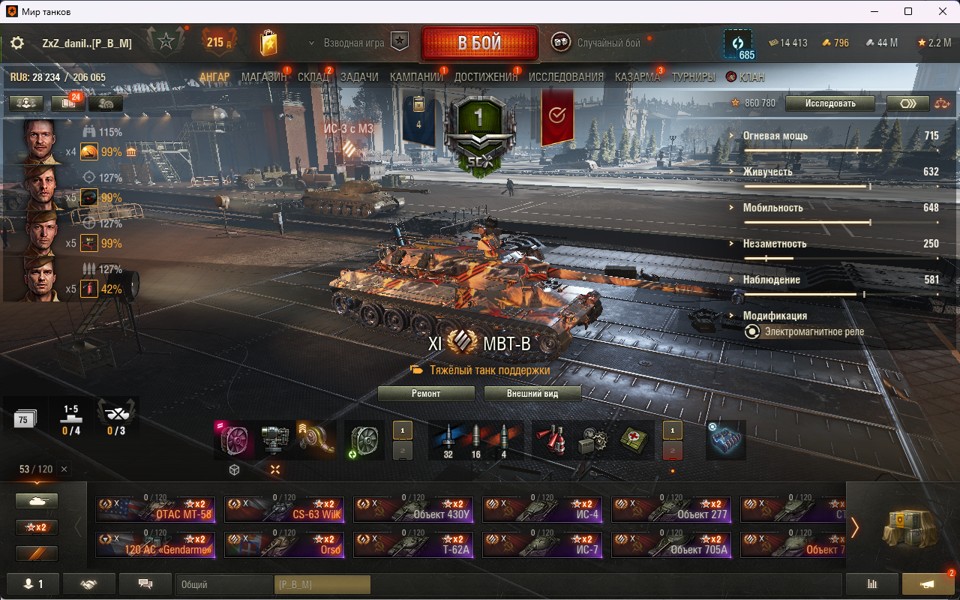This screenshot has width=960, height=600.
Task: Open the КАМПАНИИ tab
Action: [x=416, y=77]
